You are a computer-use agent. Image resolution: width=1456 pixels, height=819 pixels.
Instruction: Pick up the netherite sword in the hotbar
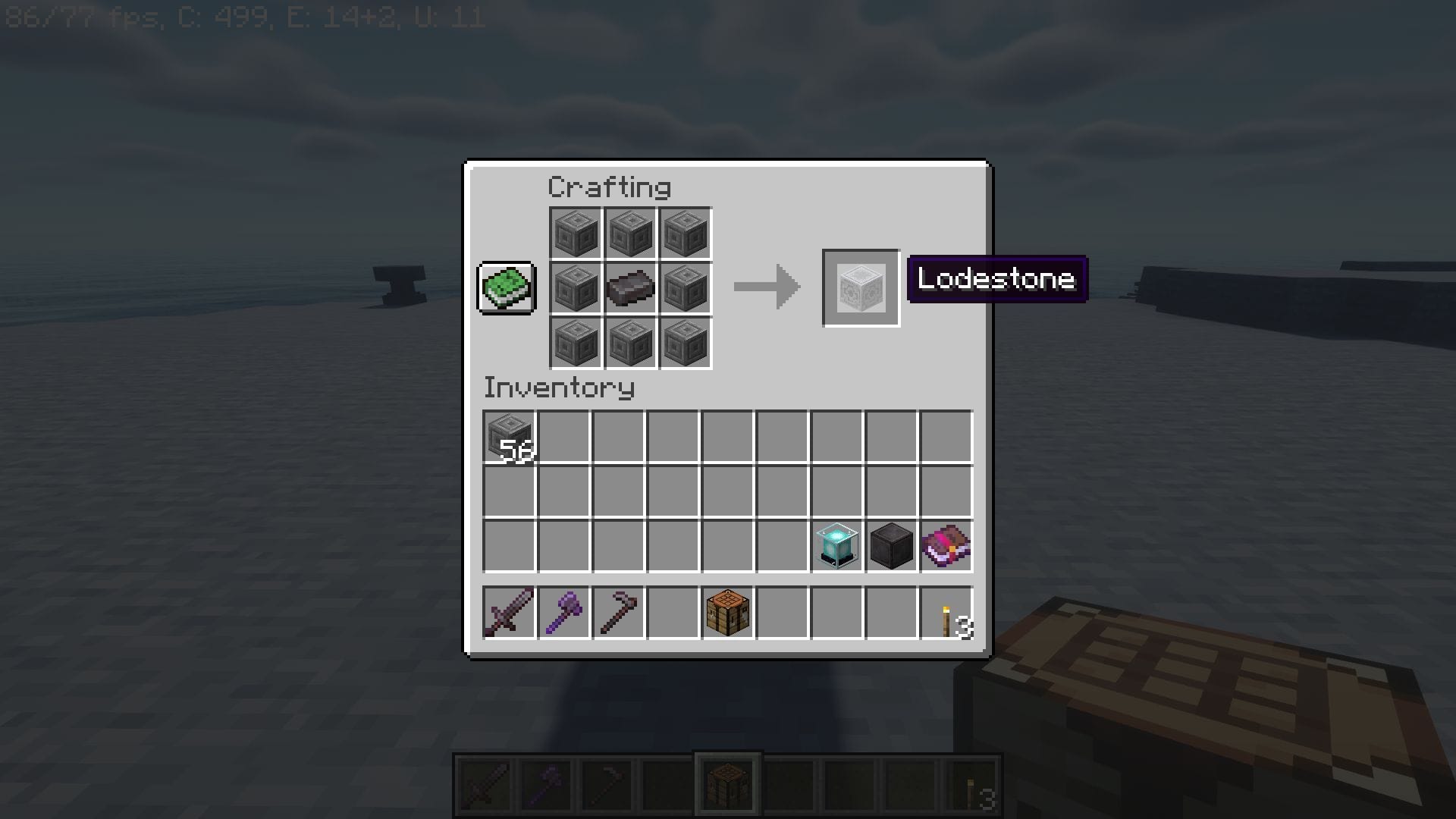tap(510, 612)
